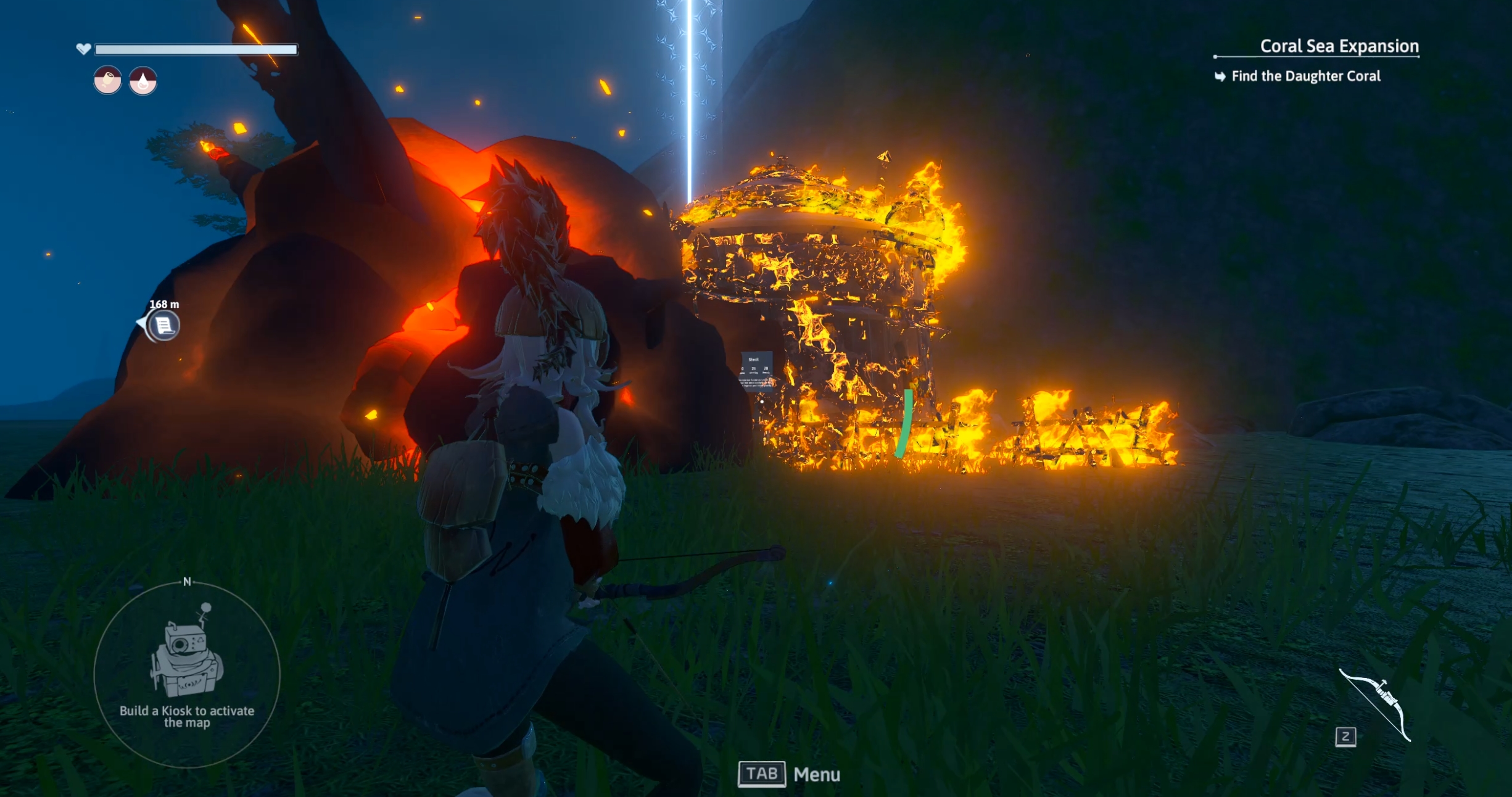Click the thirst water-drop status icon
Image resolution: width=1512 pixels, height=797 pixels.
[x=143, y=81]
